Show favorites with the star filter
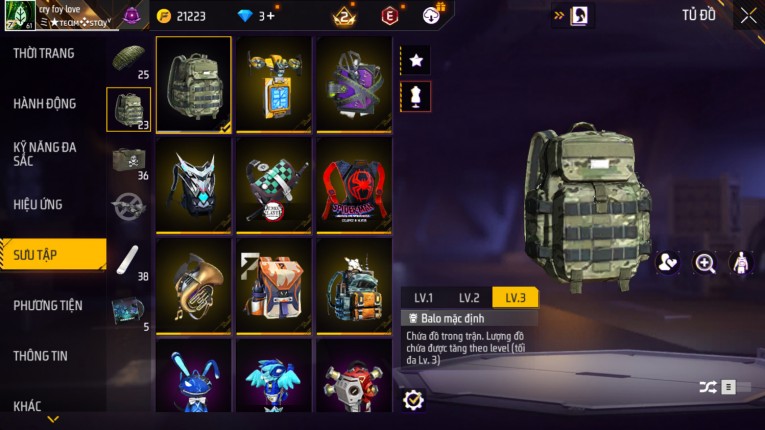 [x=416, y=61]
